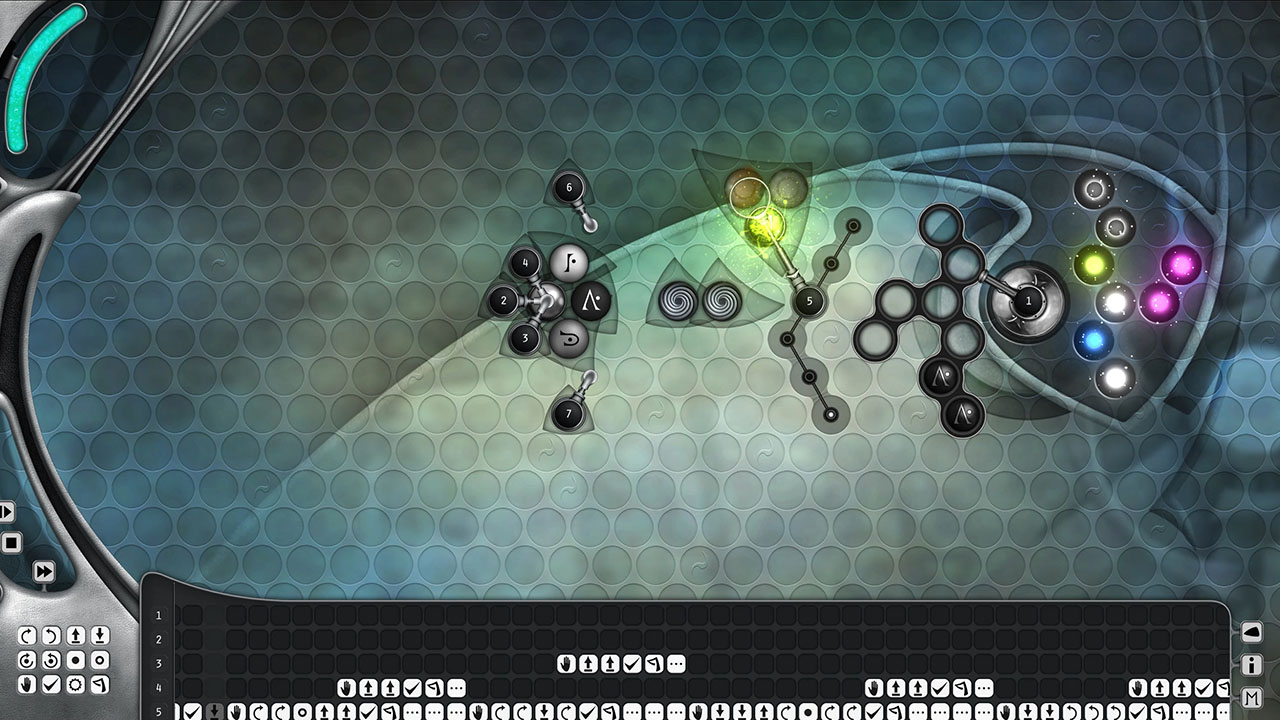This screenshot has height=720, width=1280.
Task: Click a repeat (...) marker on timeline row 5
Action: [x=412, y=712]
